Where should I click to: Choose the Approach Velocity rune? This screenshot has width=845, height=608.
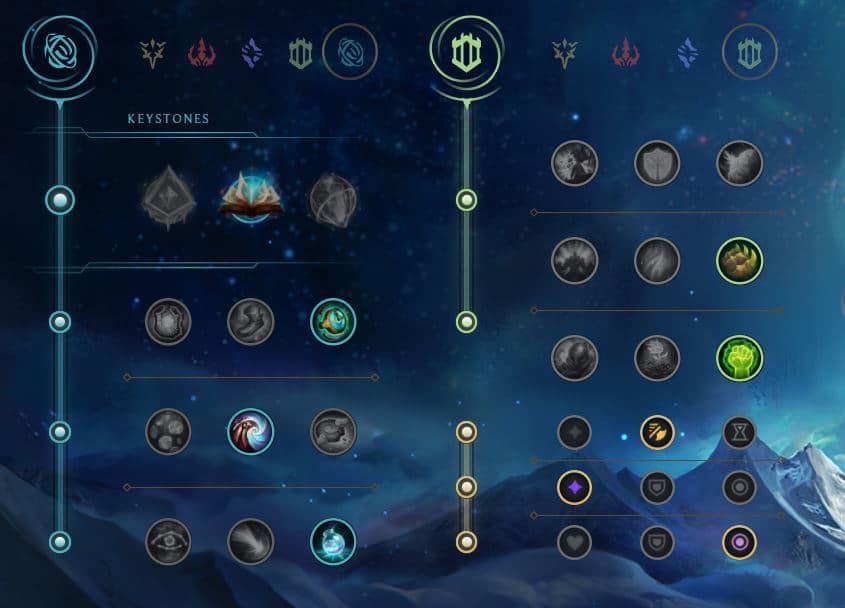[250, 542]
